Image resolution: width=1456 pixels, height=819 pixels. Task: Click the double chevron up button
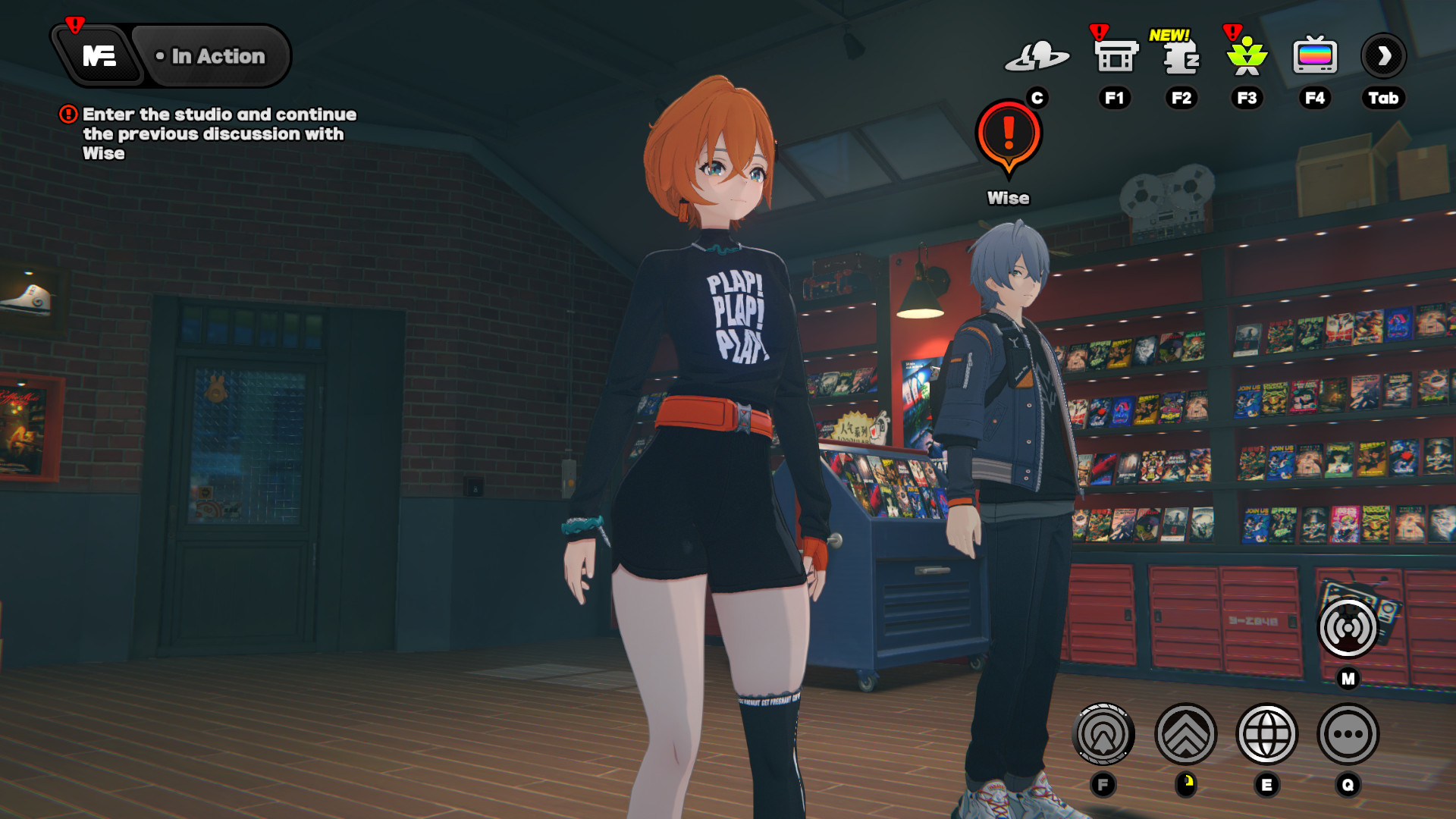(x=1185, y=734)
